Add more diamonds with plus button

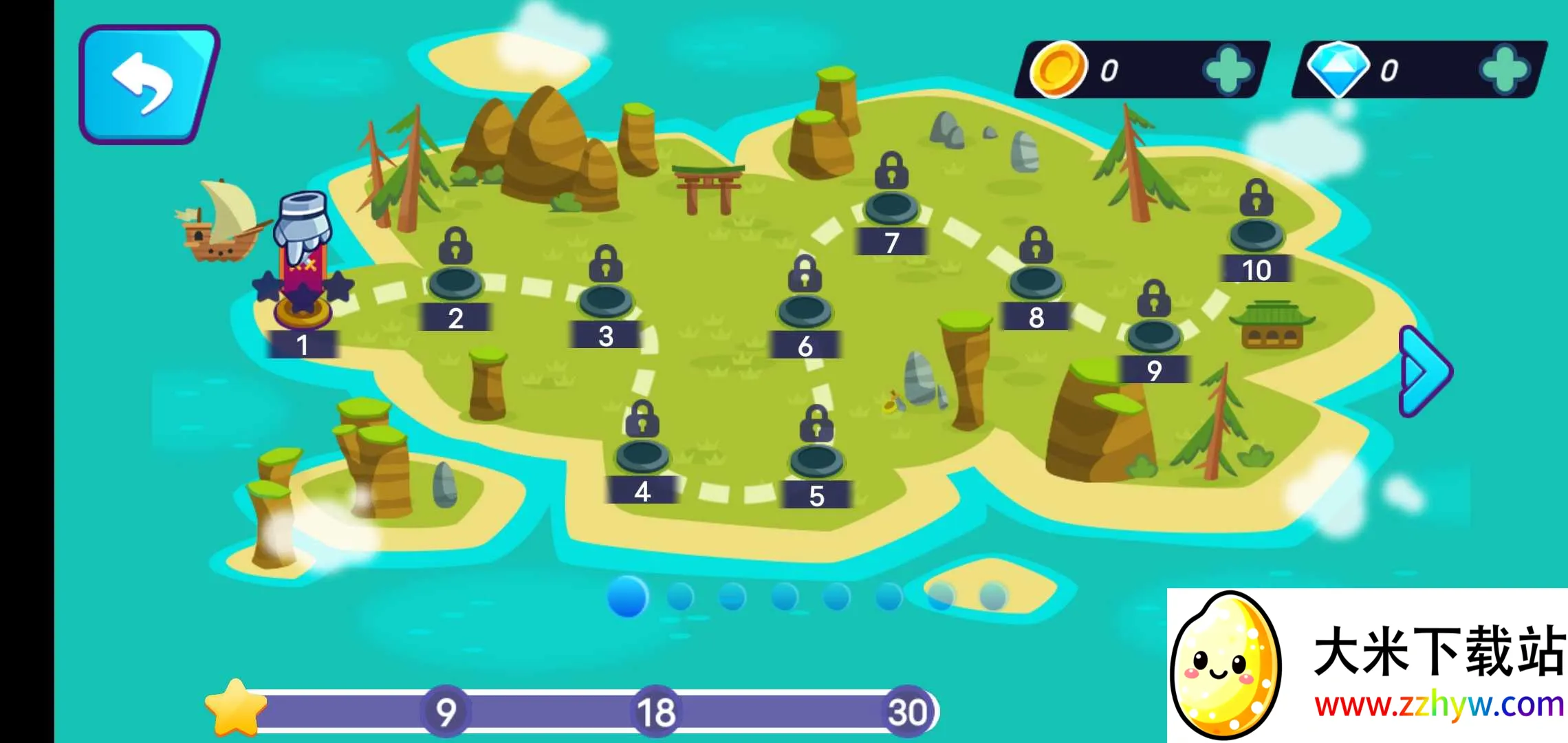pos(1505,70)
